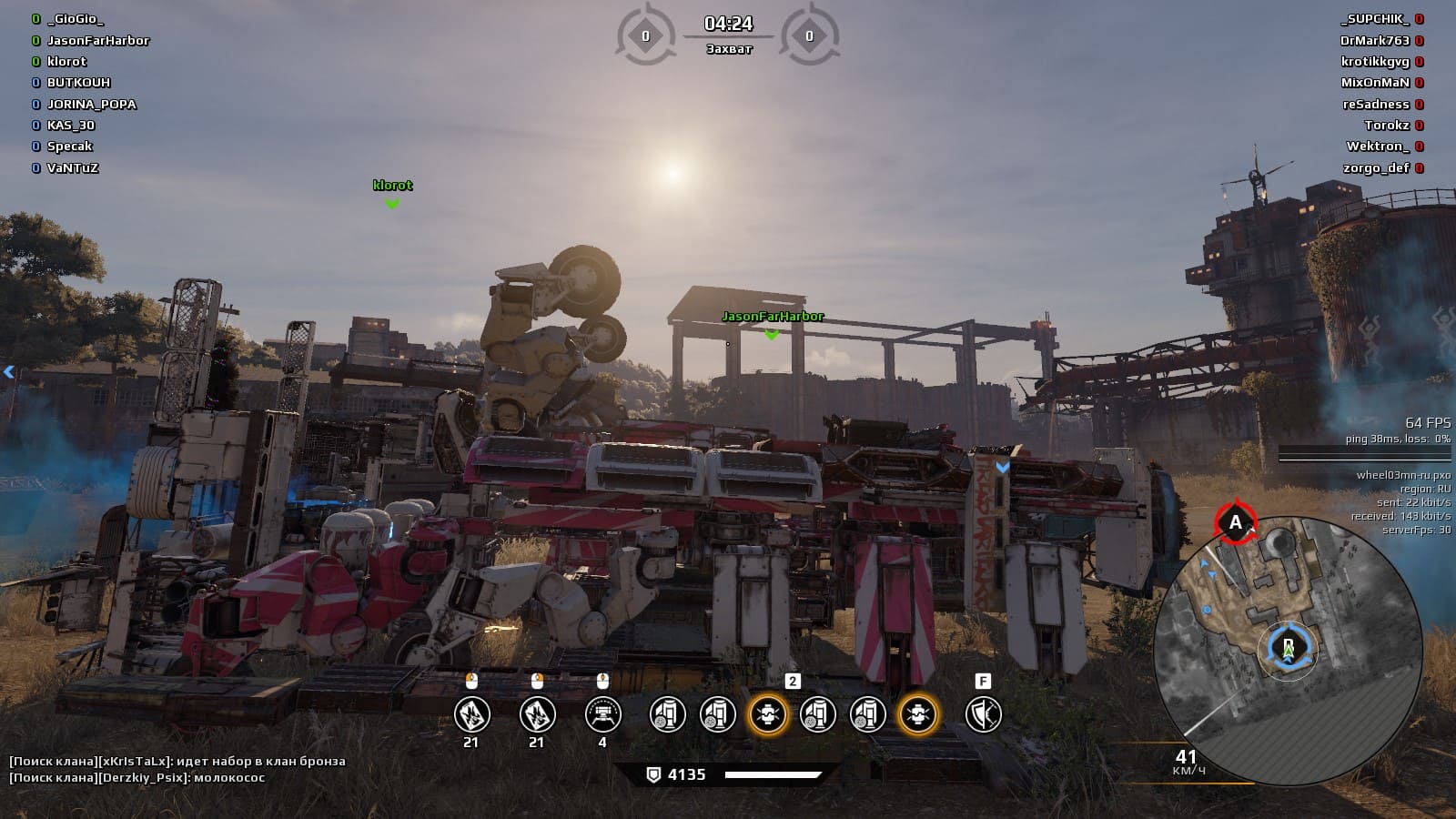The image size is (1456, 819).
Task: Click the circular minimap
Action: click(x=1287, y=650)
